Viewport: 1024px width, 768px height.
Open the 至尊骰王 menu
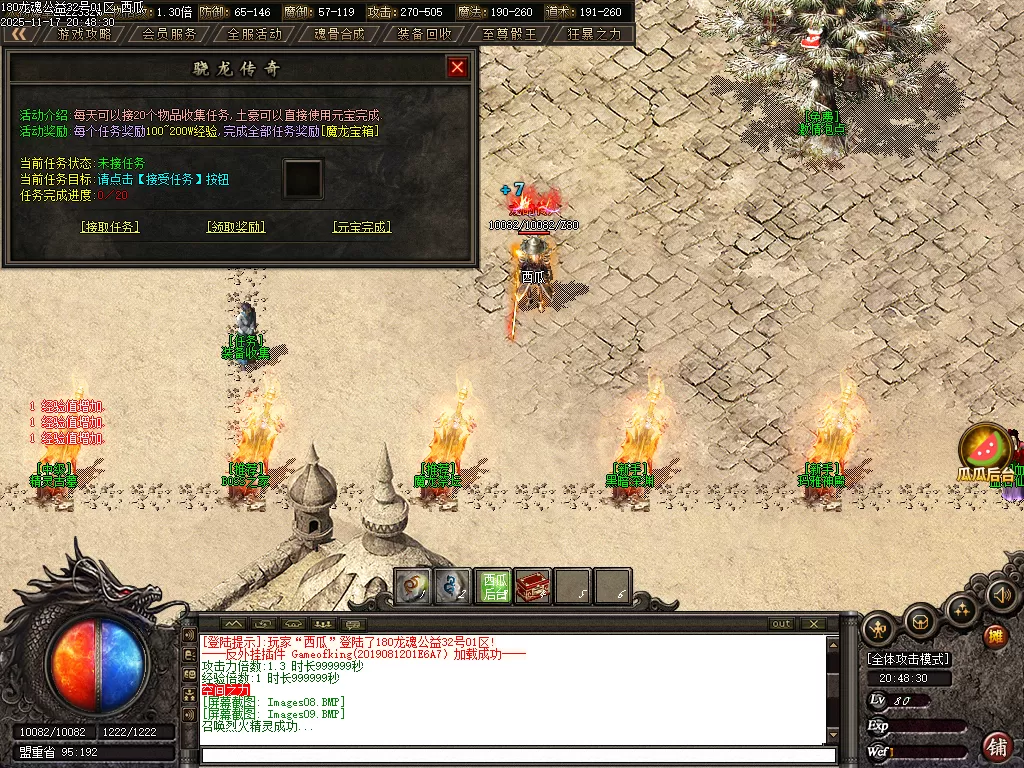tap(509, 33)
